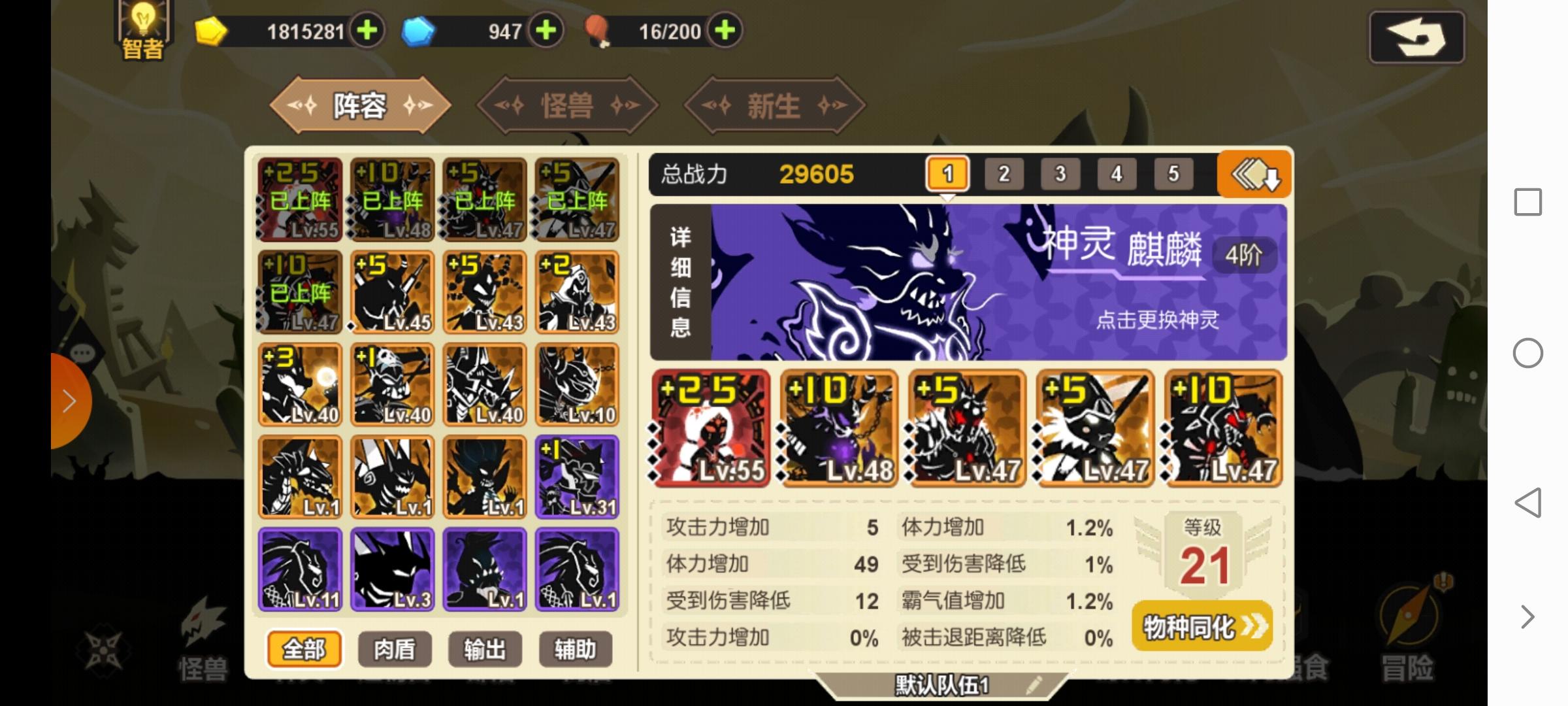The height and width of the screenshot is (706, 1568).
Task: Select team preset number 2
Action: 1004,174
